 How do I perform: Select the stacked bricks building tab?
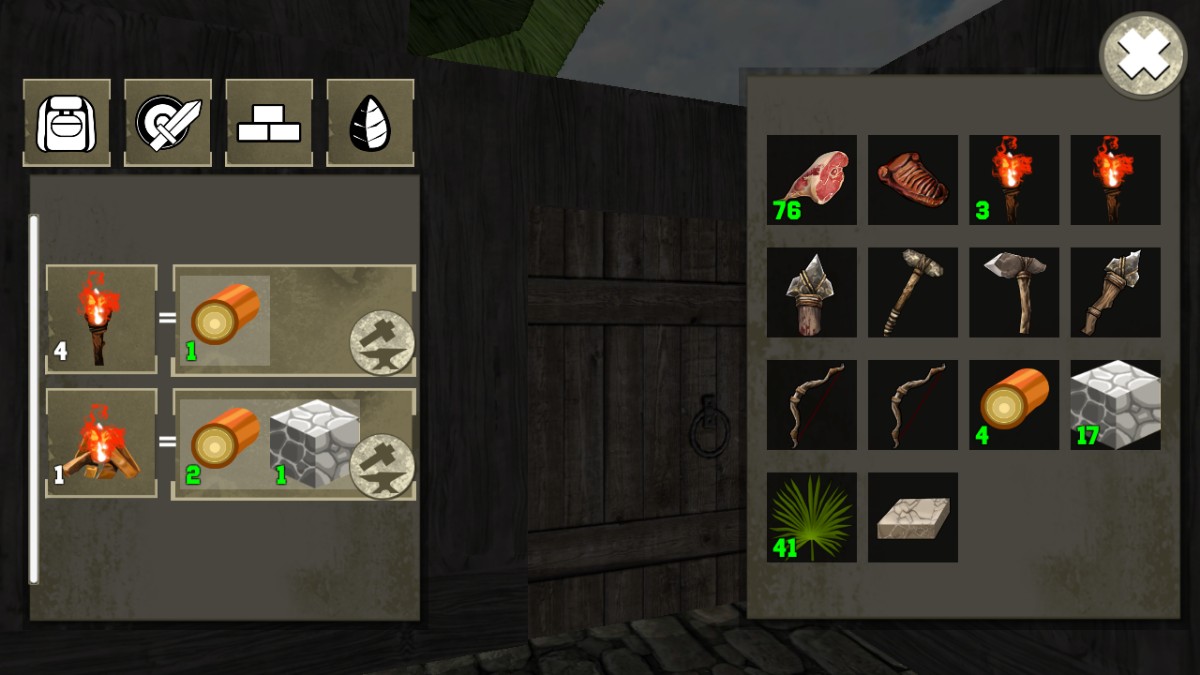(269, 122)
